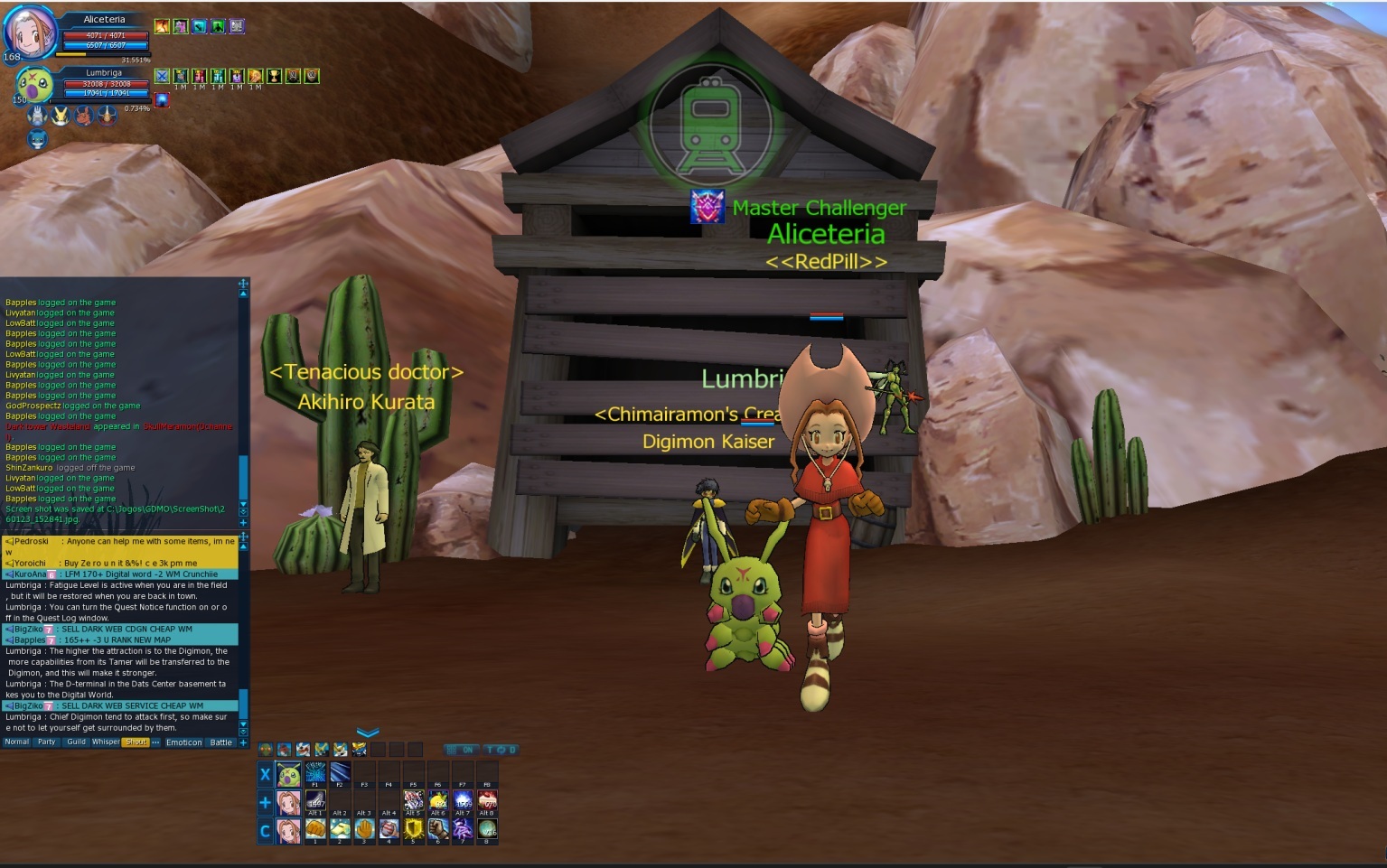Image resolution: width=1387 pixels, height=868 pixels.
Task: Toggle the quick slot ON button
Action: point(462,750)
